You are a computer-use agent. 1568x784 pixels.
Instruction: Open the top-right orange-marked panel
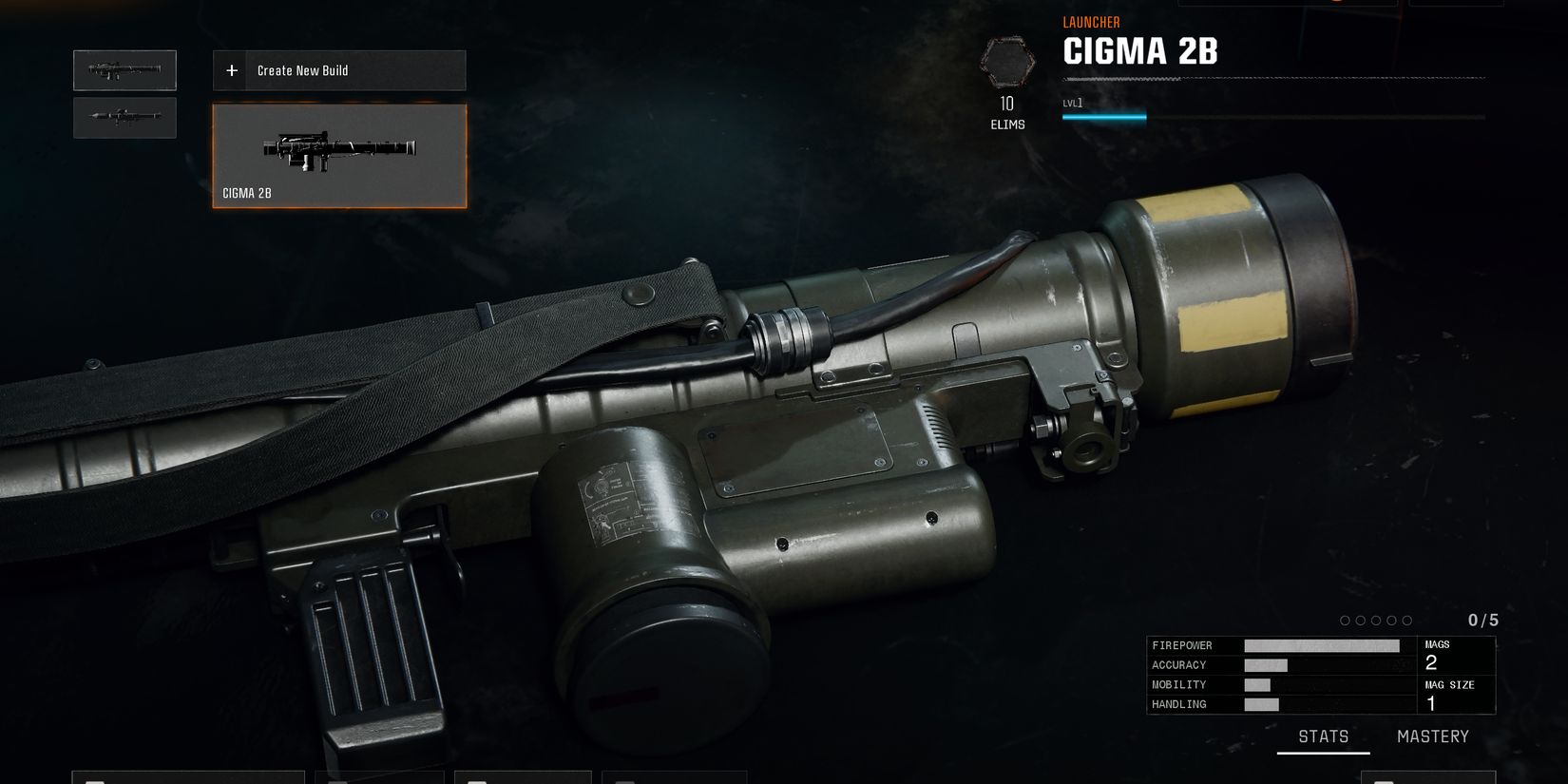[1288, 3]
